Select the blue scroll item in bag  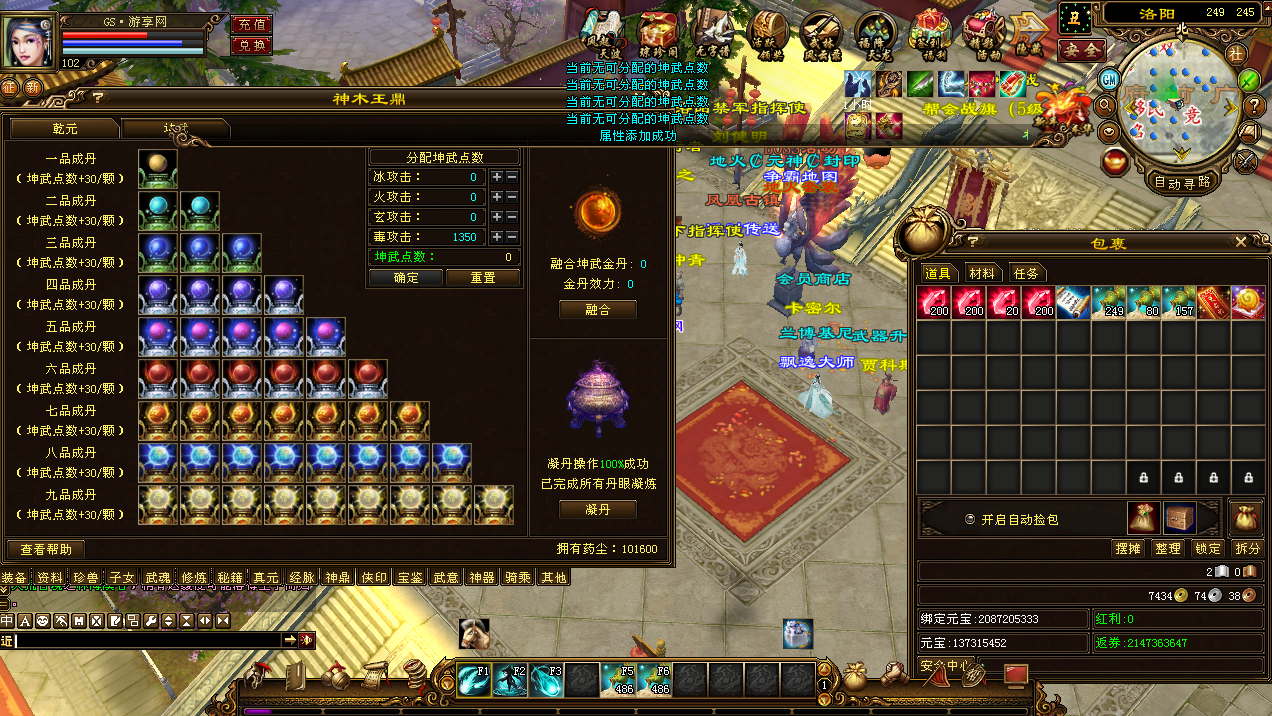(x=1073, y=303)
